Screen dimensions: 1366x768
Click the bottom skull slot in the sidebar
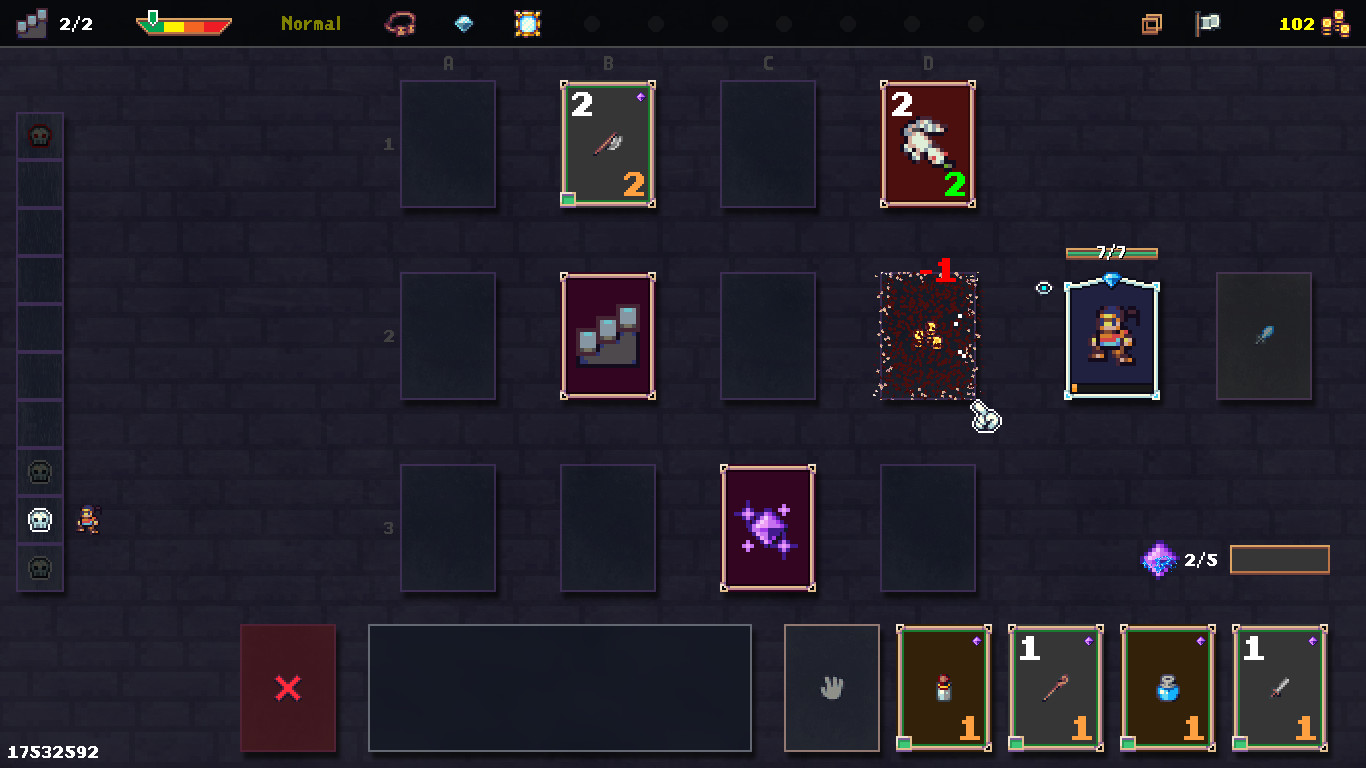pos(40,570)
